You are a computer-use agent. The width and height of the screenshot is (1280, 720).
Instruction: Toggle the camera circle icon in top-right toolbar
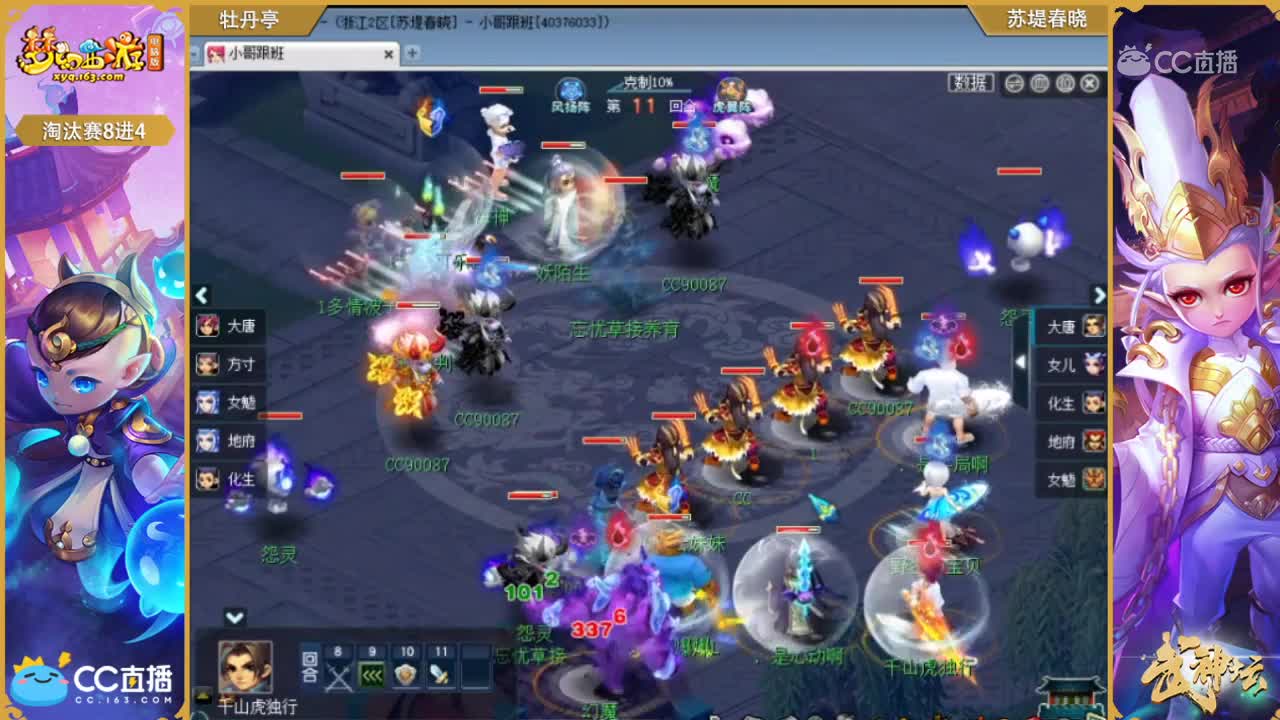pos(1063,83)
